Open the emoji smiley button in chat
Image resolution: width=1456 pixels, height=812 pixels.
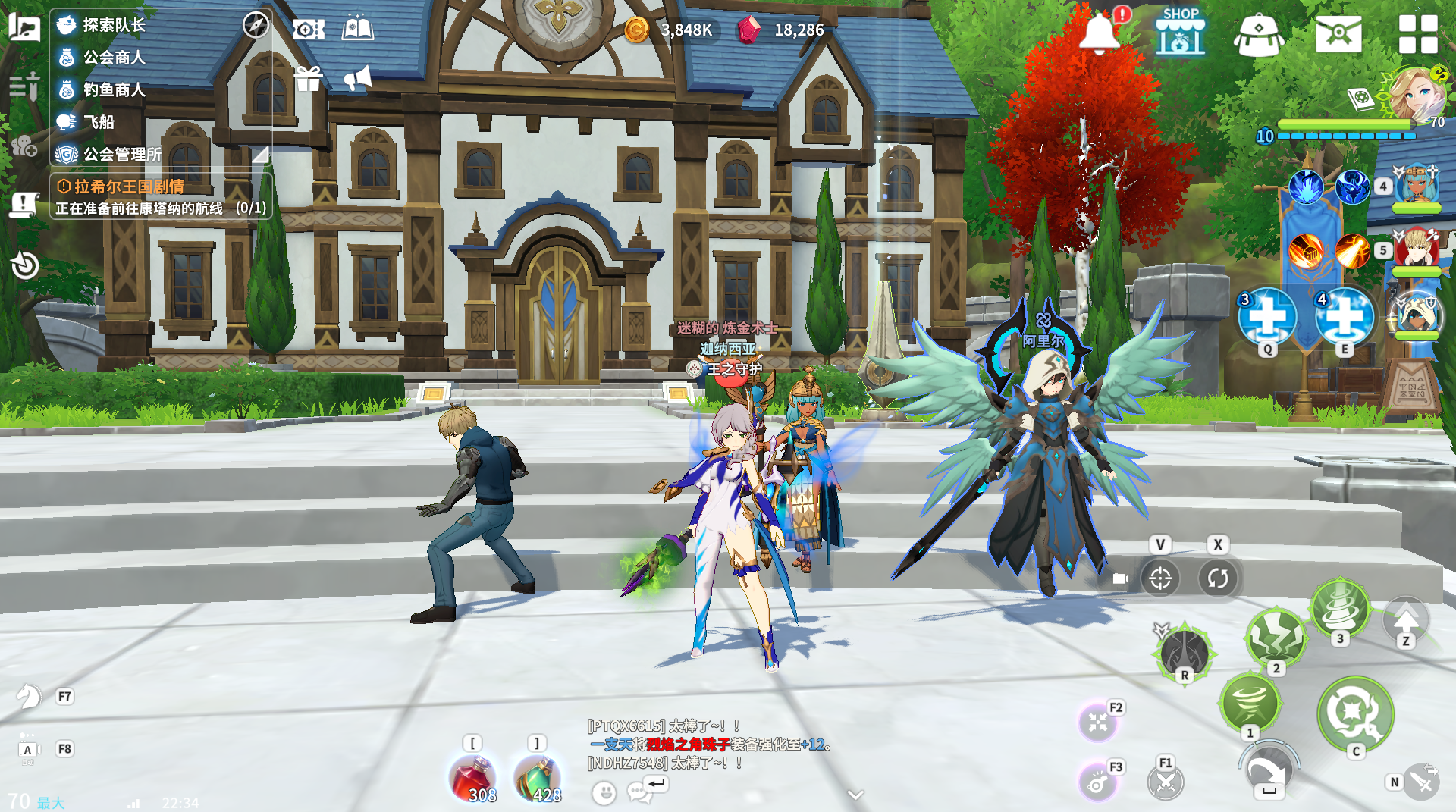tap(604, 793)
